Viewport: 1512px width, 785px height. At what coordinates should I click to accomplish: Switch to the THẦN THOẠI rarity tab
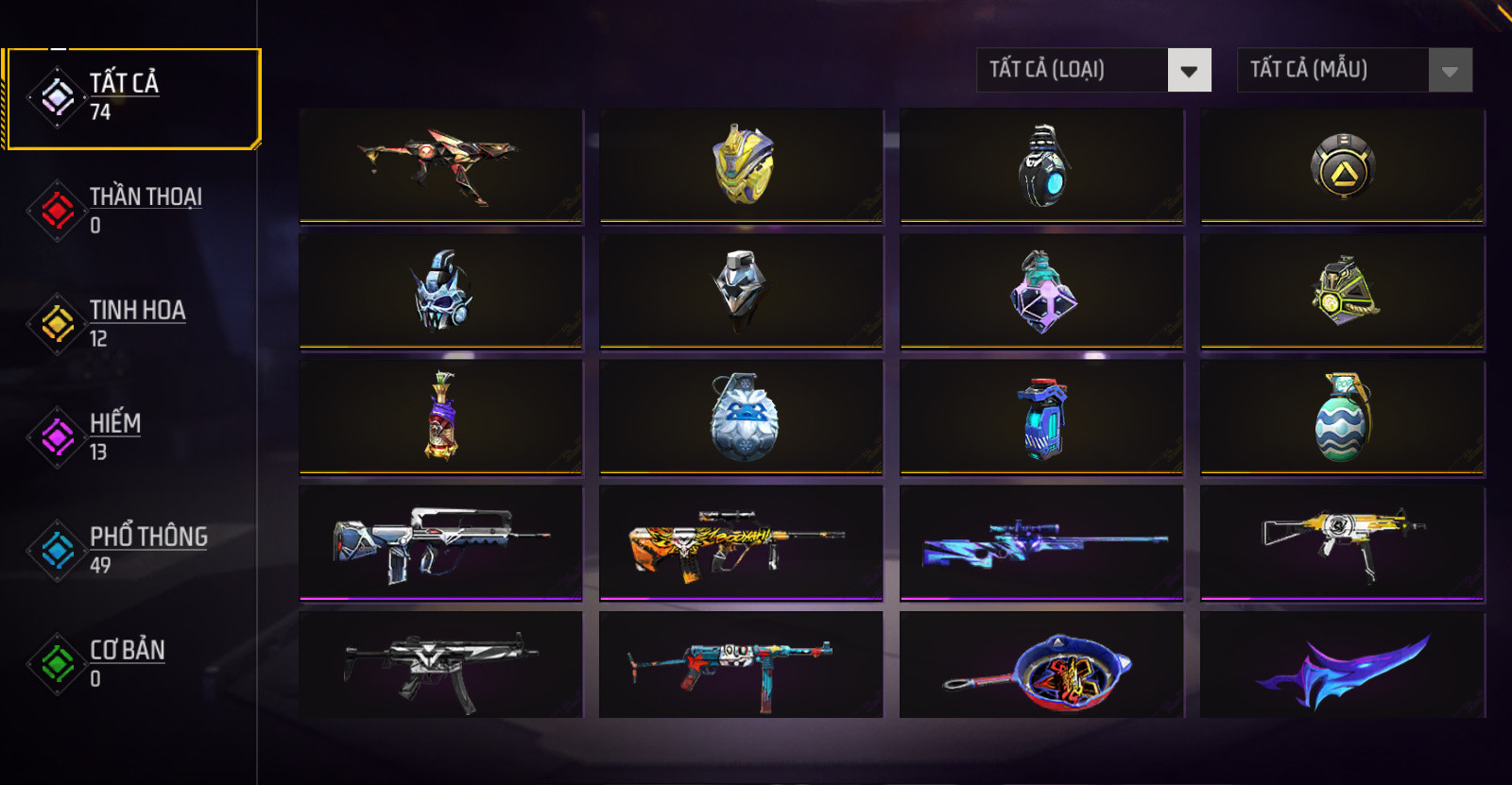132,210
